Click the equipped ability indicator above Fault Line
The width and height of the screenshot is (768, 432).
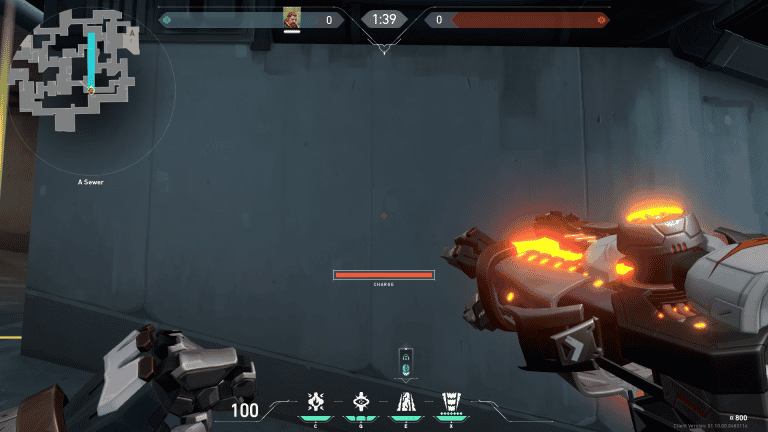click(405, 362)
